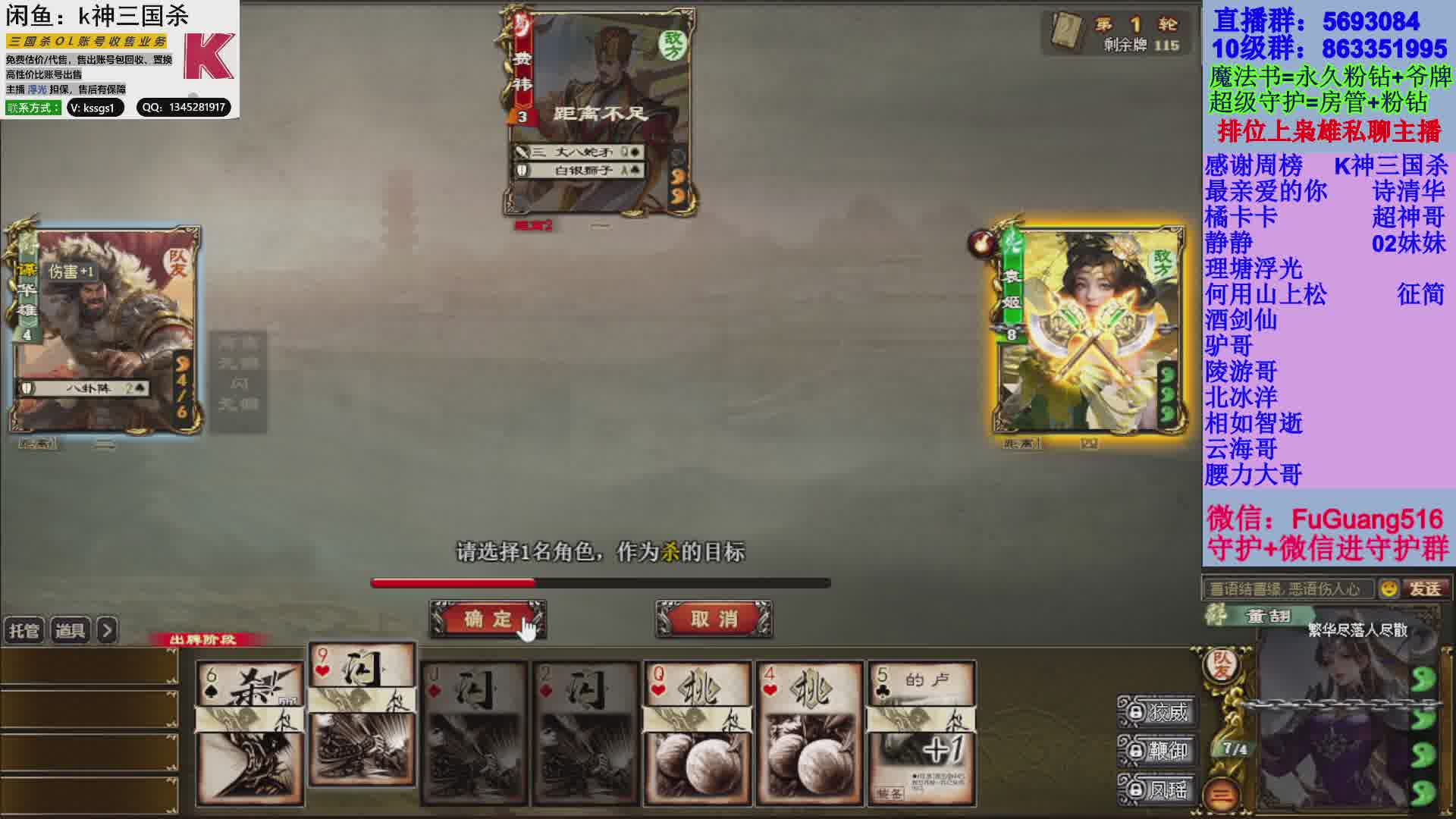Pick the raised 9 of hearts 闪 card

(x=362, y=714)
